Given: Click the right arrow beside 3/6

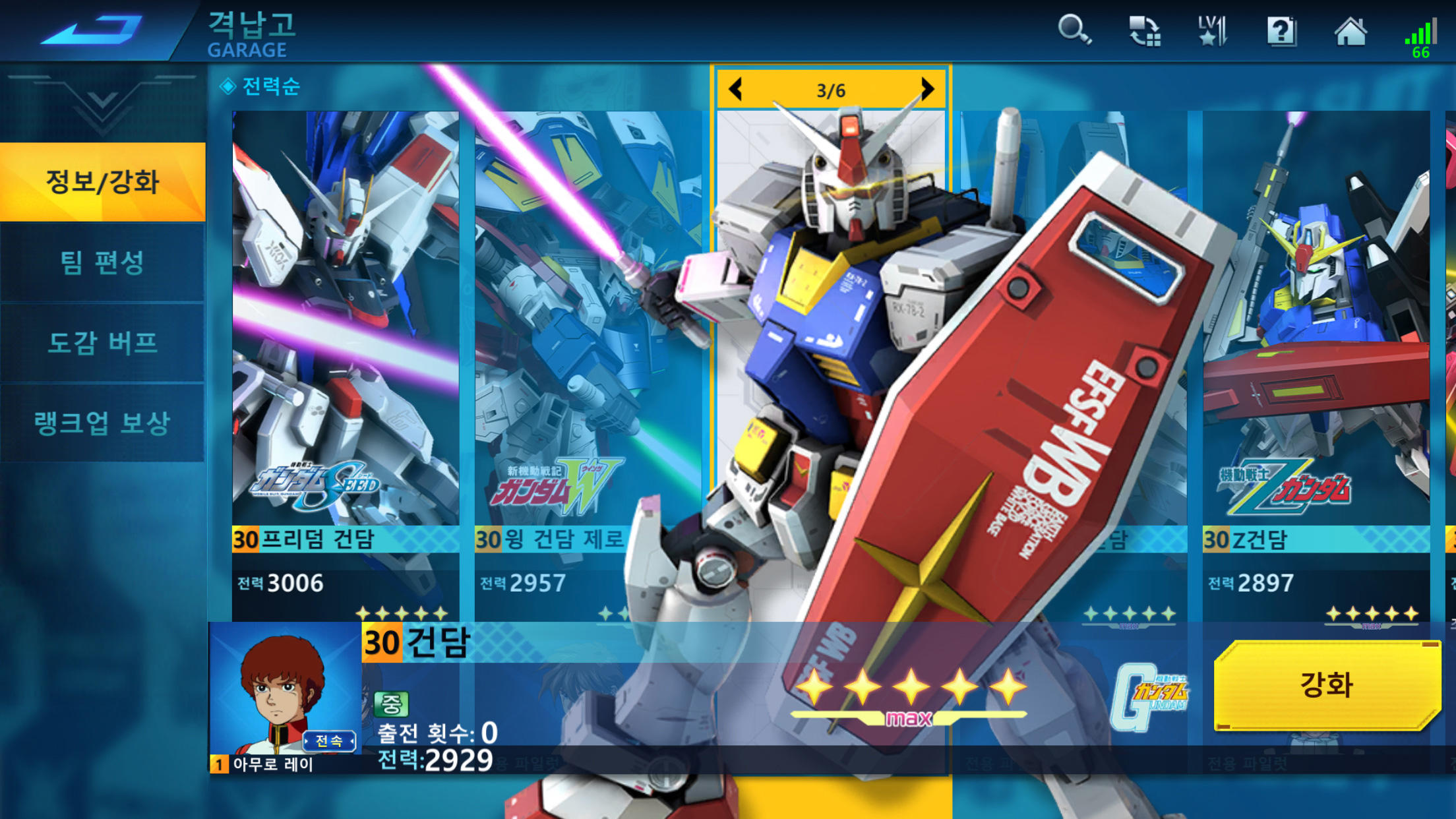Looking at the screenshot, I should click(x=929, y=88).
